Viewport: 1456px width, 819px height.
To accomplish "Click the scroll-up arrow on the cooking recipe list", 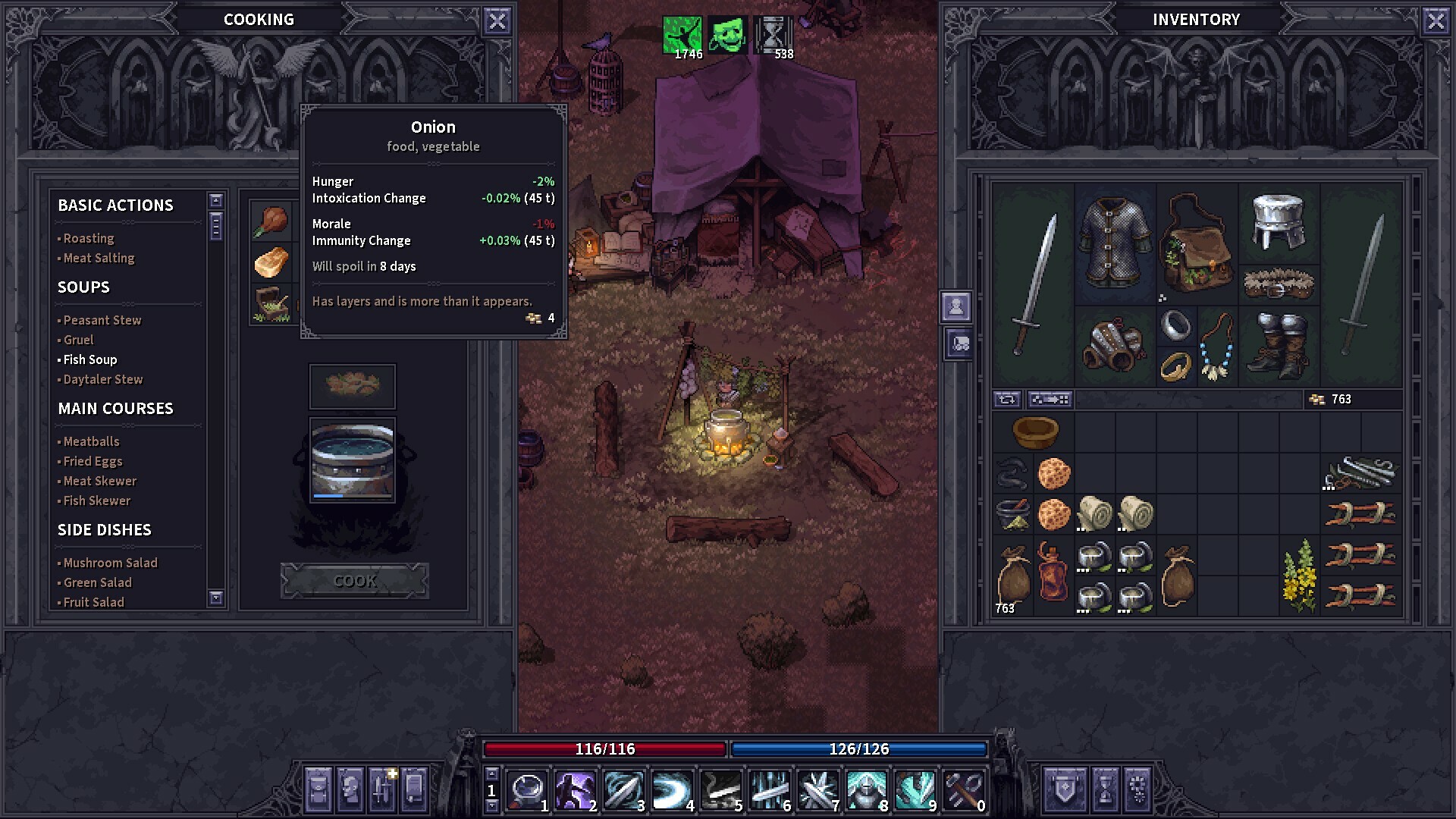I will 216,199.
